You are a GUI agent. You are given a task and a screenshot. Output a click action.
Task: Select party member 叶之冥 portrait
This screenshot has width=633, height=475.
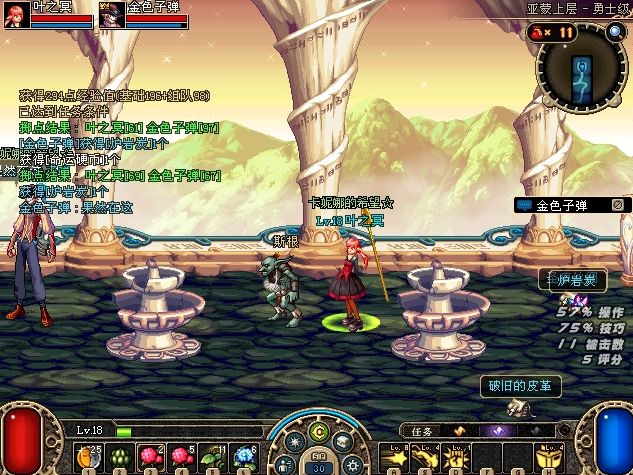click(x=16, y=16)
